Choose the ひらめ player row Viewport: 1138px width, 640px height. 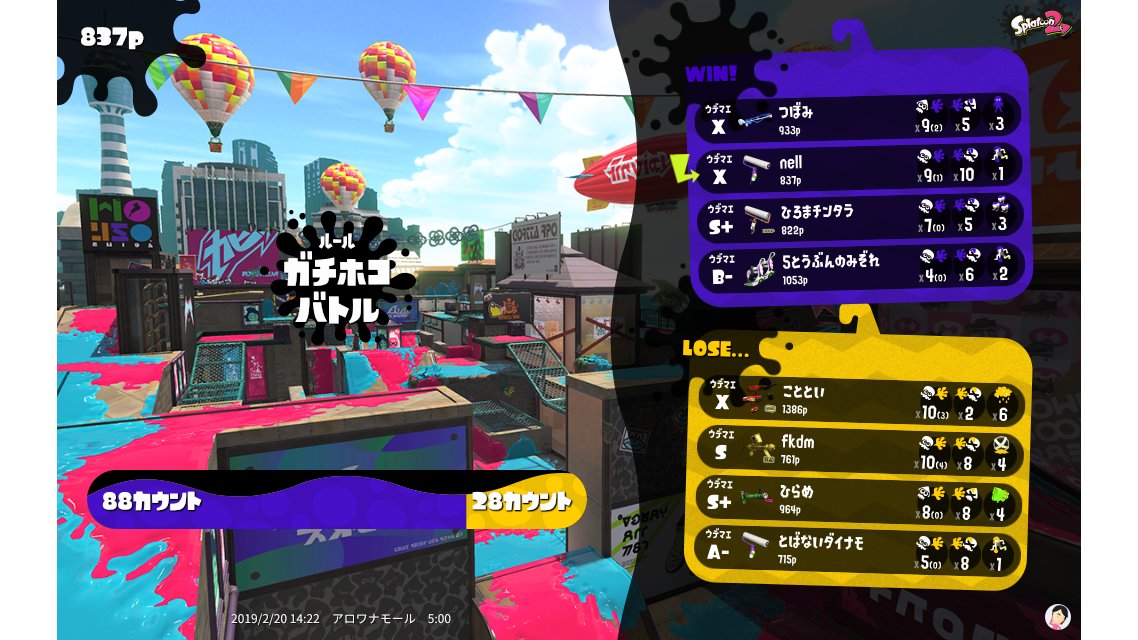click(860, 502)
